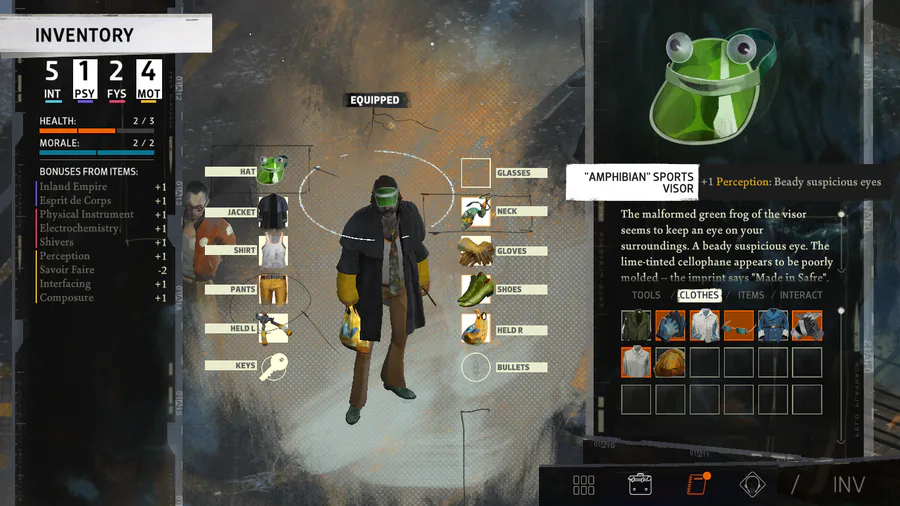Select the green jacket in clothes grid
Viewport: 900px width, 506px height.
coord(636,325)
